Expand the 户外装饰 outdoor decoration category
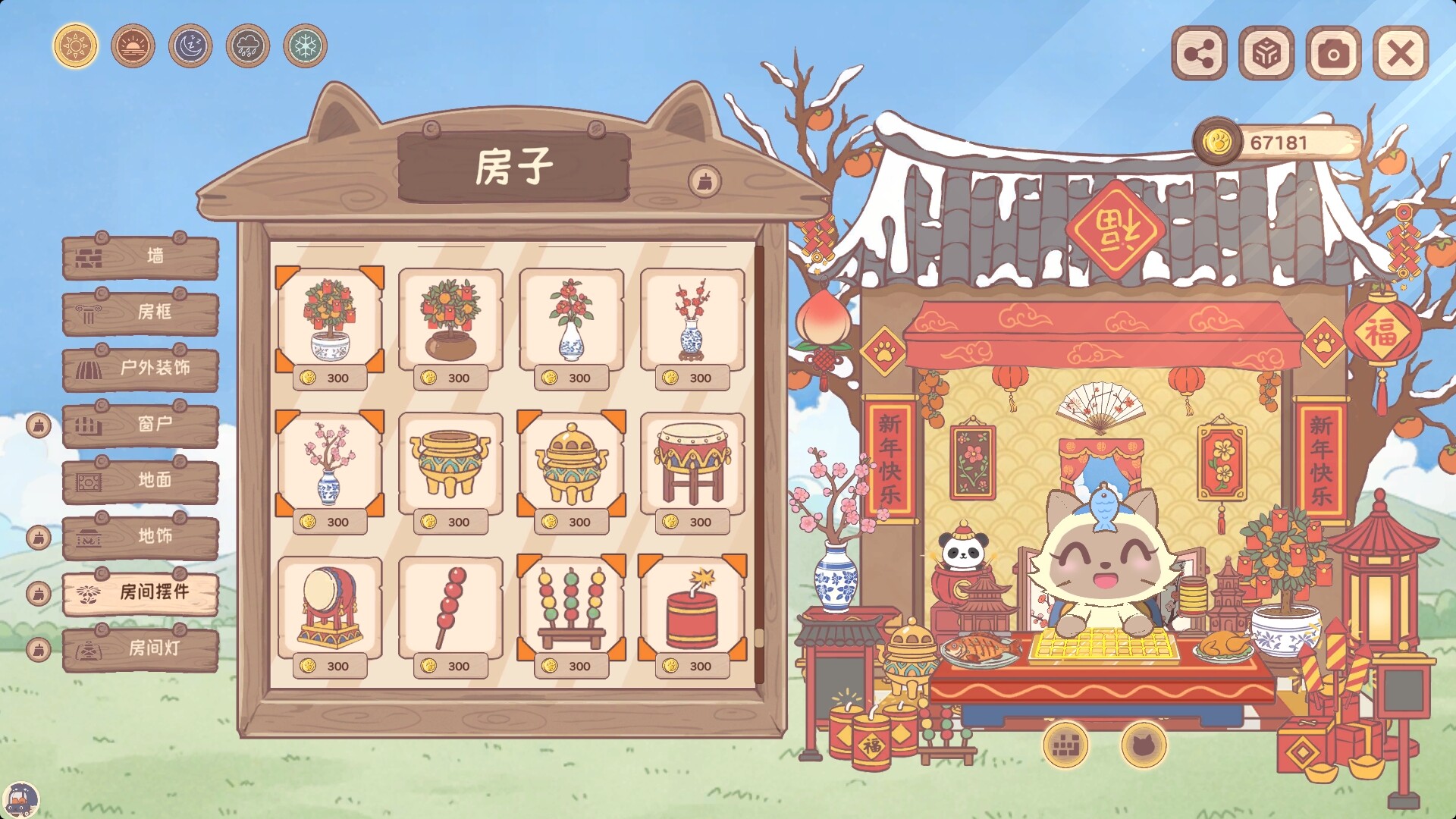Image resolution: width=1456 pixels, height=819 pixels. (x=140, y=369)
